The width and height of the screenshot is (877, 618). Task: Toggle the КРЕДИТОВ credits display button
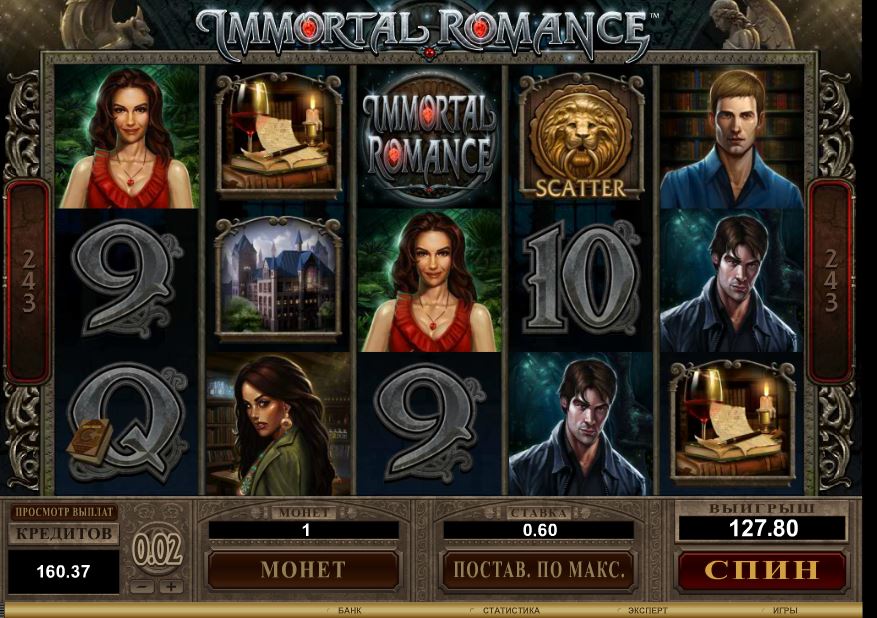click(x=64, y=534)
